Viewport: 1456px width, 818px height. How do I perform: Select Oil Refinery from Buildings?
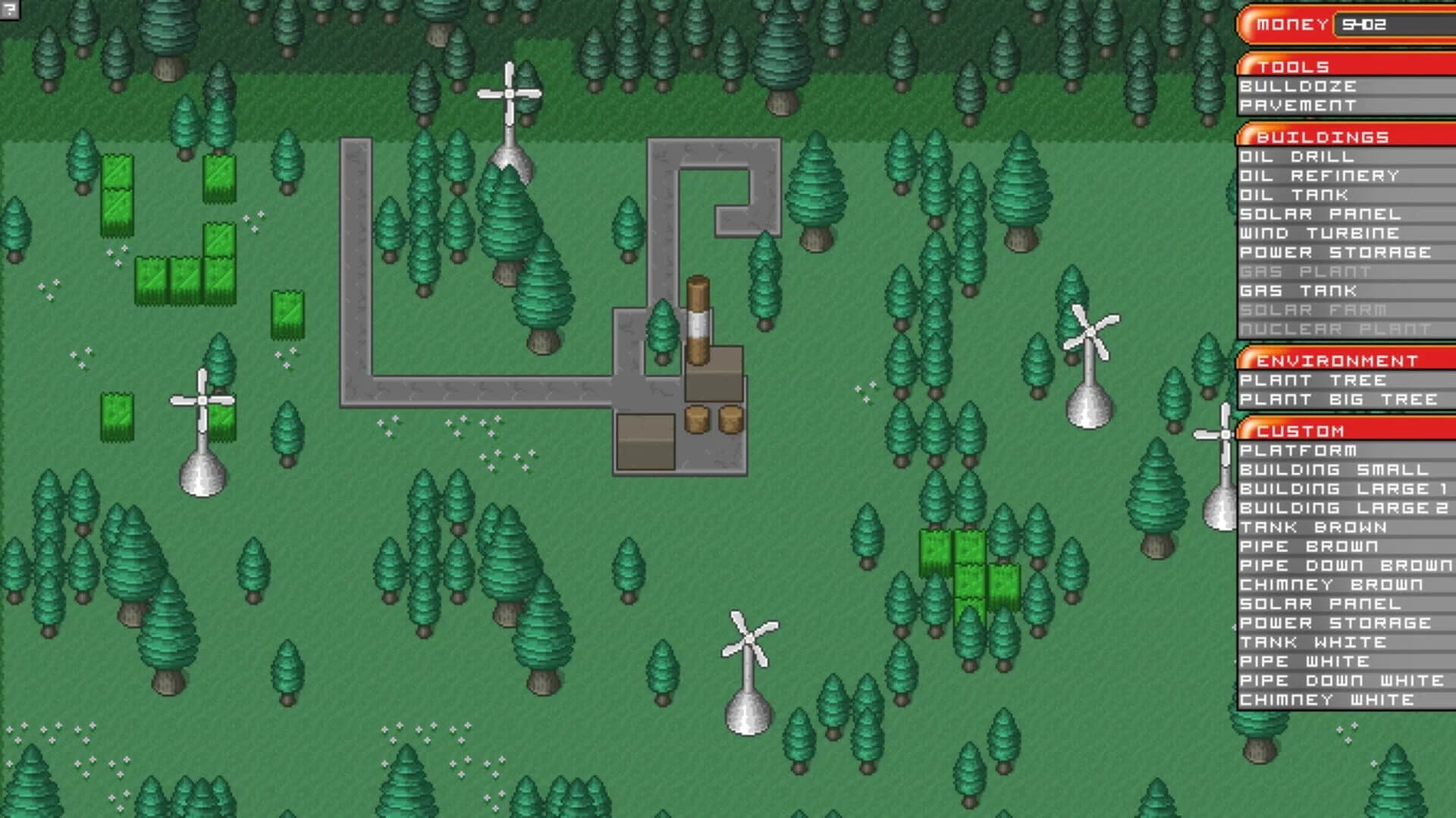(1319, 176)
